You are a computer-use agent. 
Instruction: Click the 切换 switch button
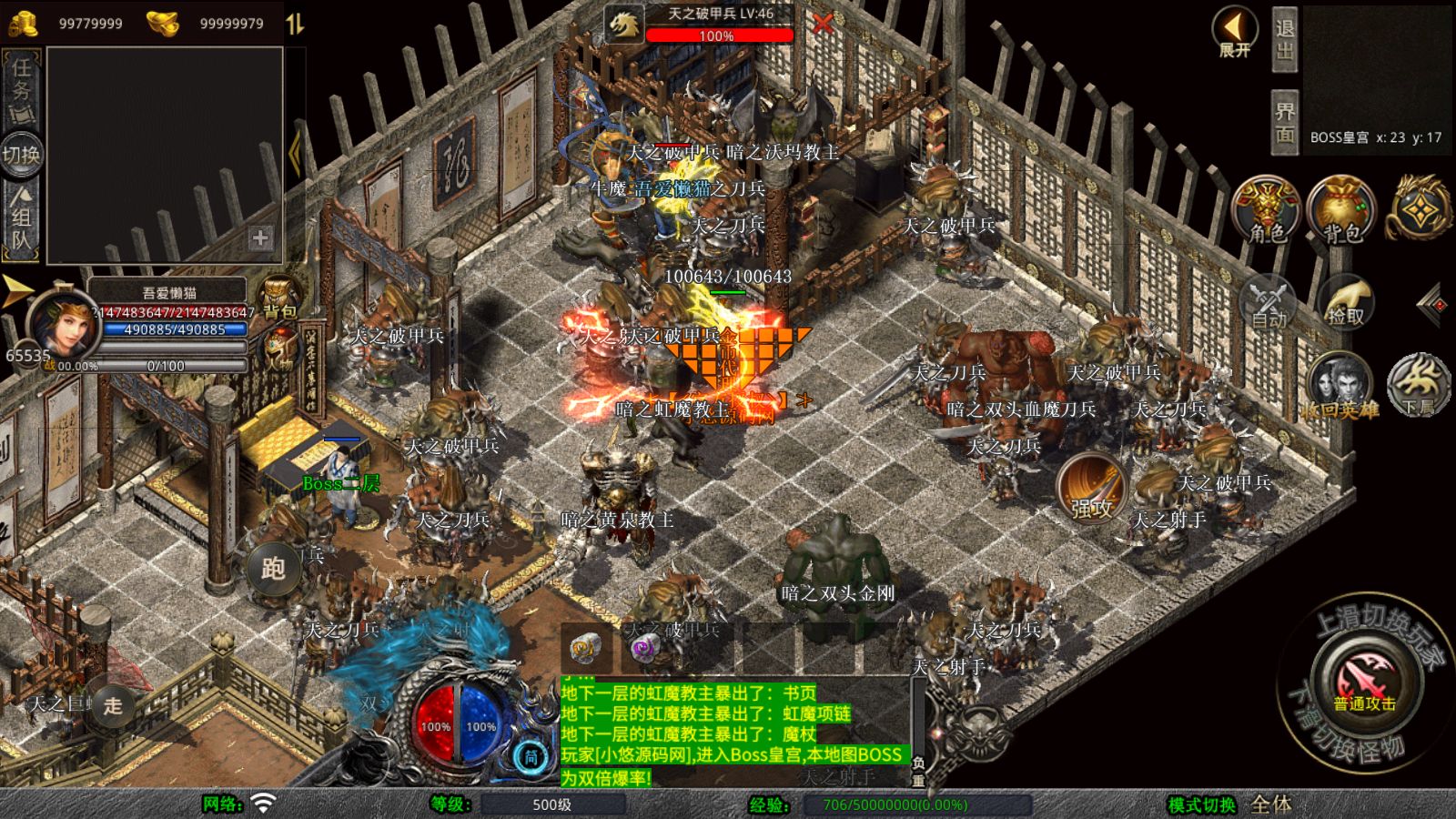tap(21, 154)
